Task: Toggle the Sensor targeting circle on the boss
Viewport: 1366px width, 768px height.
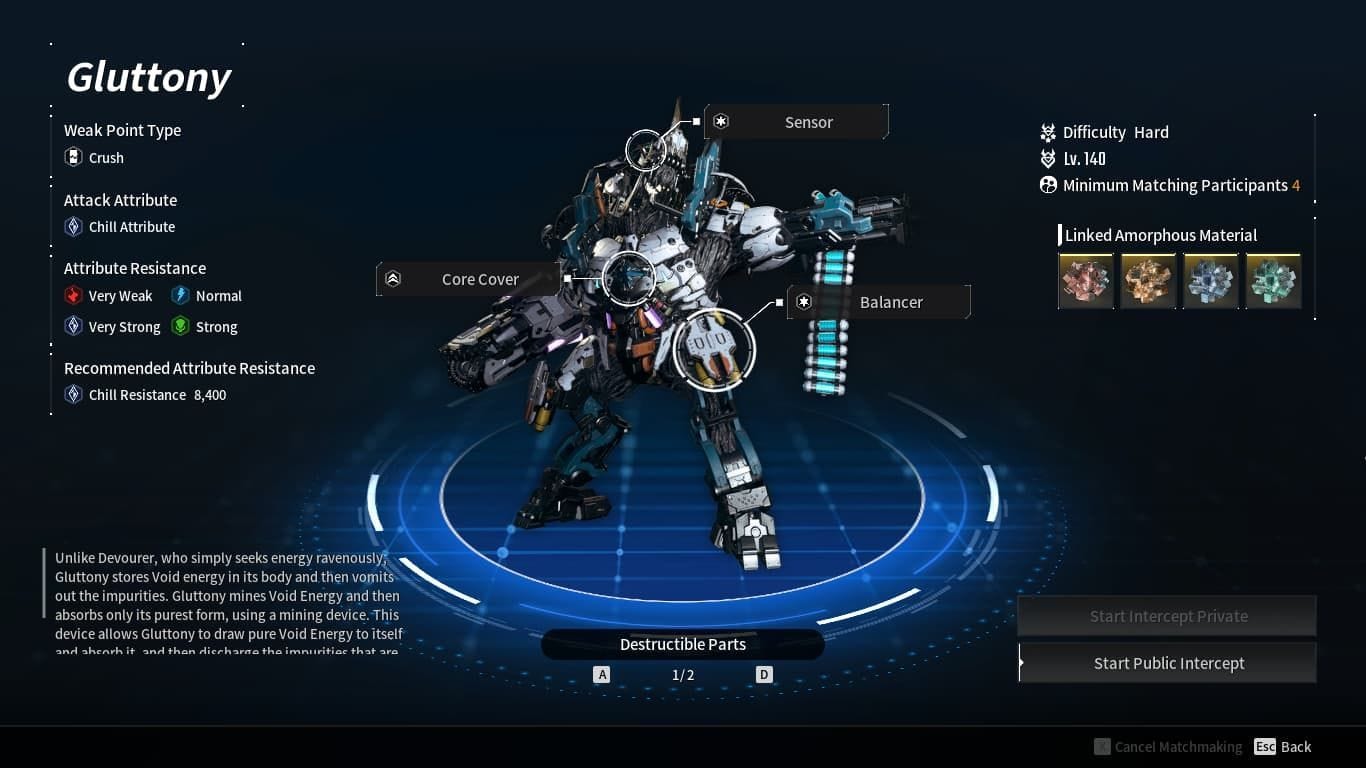Action: tap(645, 150)
